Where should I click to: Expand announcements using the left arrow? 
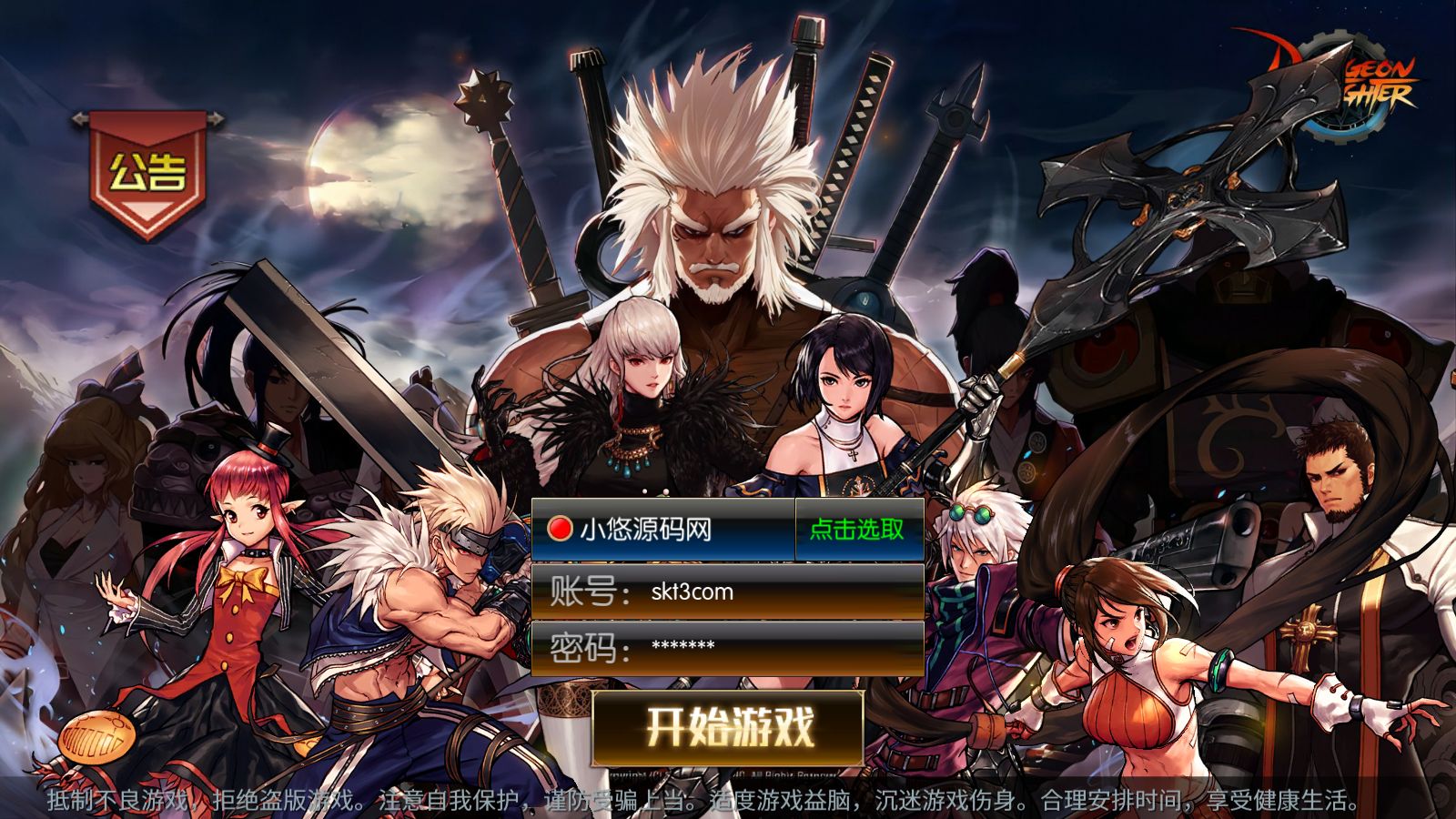pyautogui.click(x=80, y=118)
